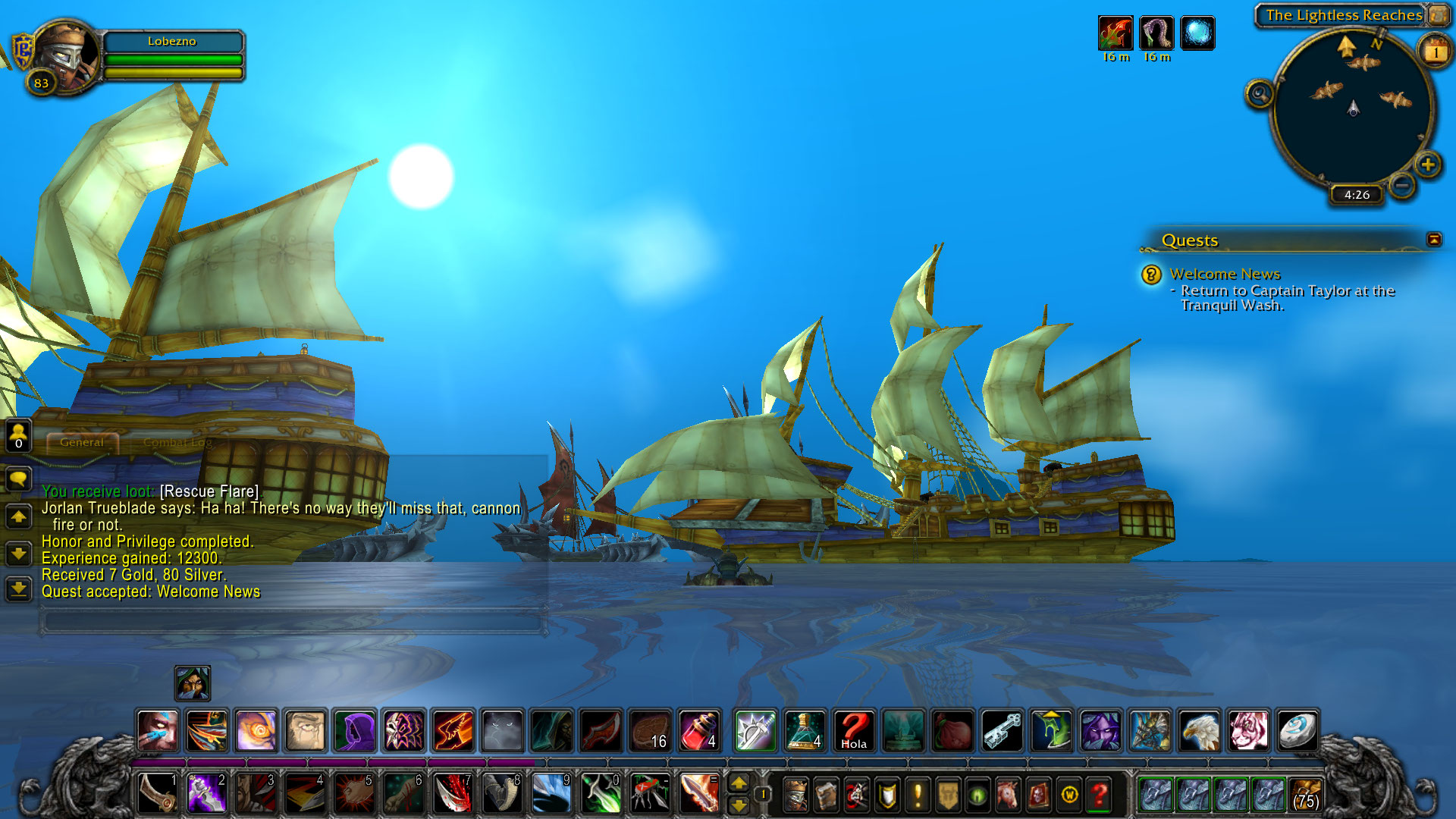Use the red potion with 4 charges
Viewport: 1456px width, 819px height.
(x=700, y=731)
